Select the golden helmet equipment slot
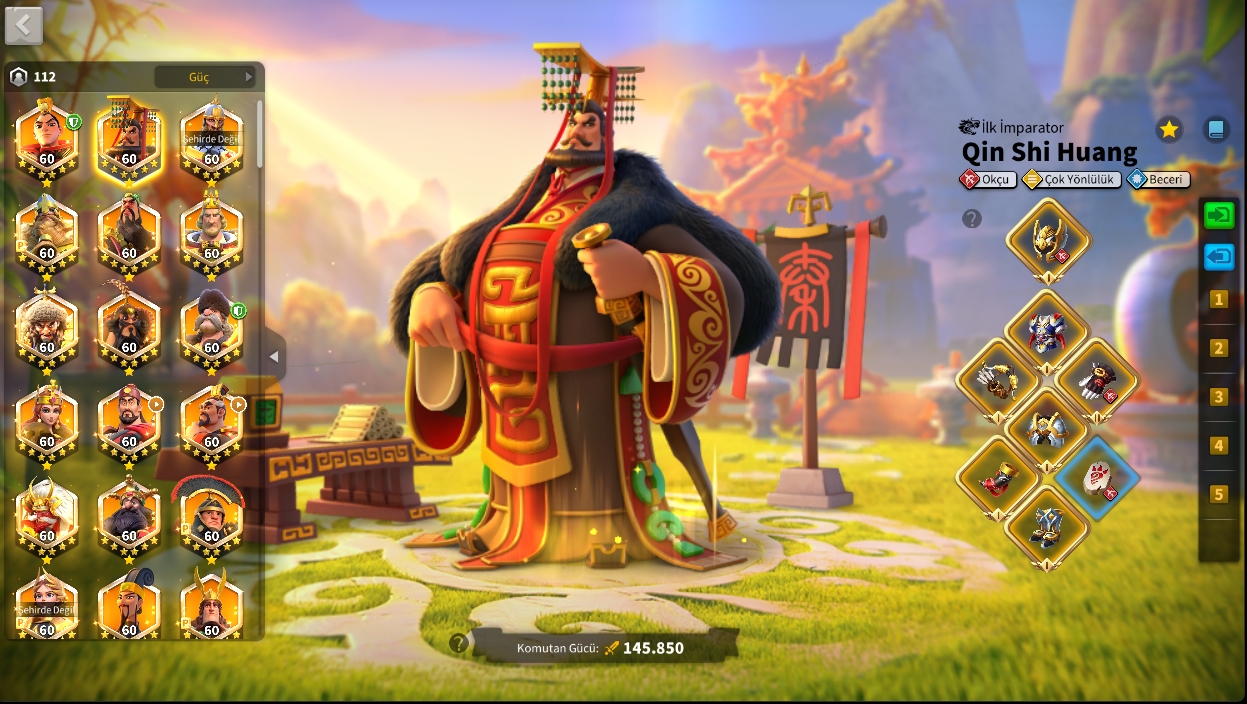This screenshot has width=1247, height=704. 1047,238
